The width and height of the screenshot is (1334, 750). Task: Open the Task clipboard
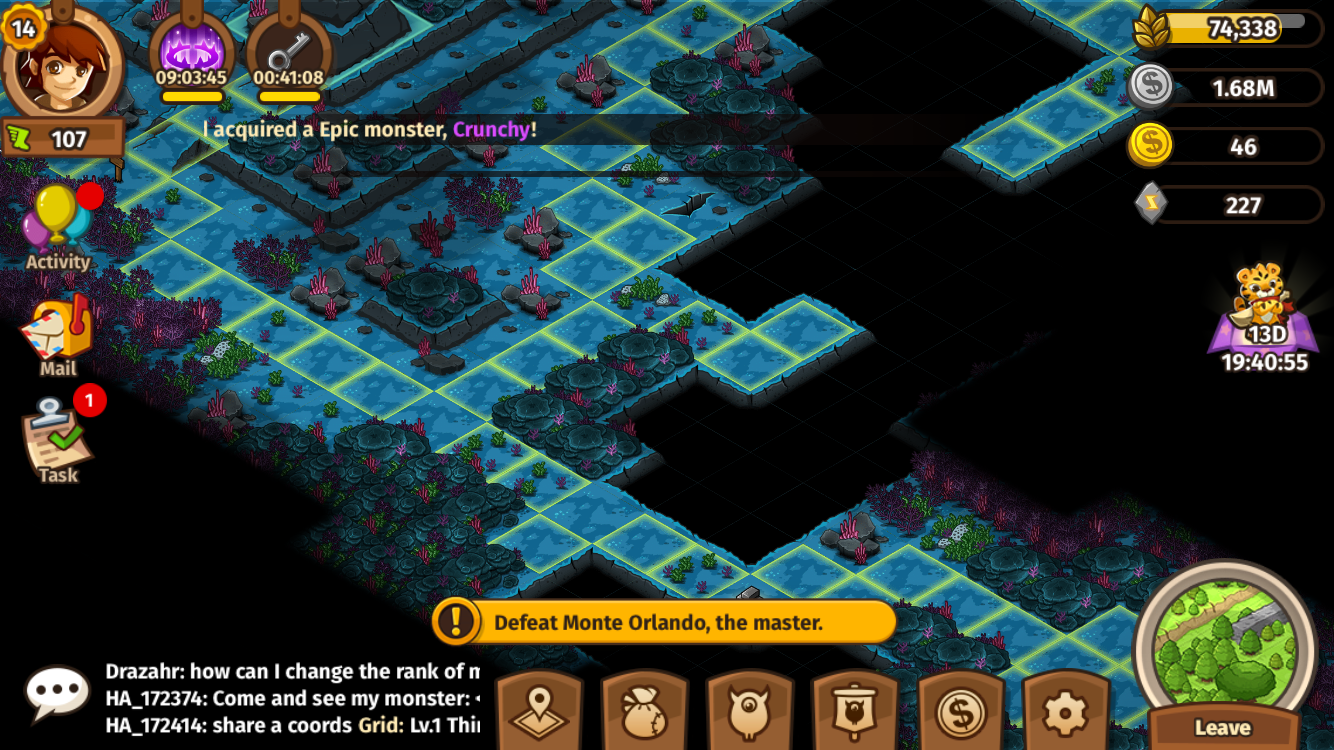58,442
